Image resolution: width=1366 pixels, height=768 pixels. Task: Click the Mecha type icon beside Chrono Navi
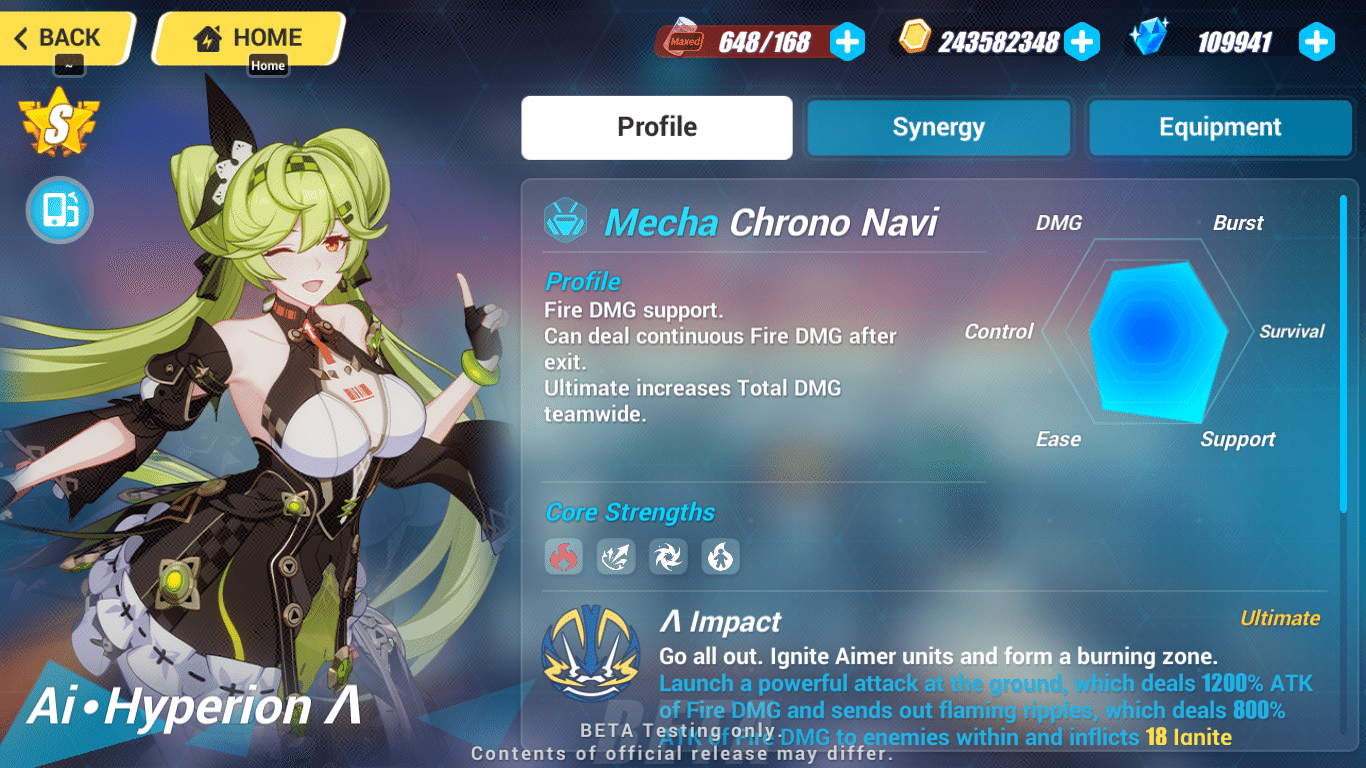tap(567, 222)
